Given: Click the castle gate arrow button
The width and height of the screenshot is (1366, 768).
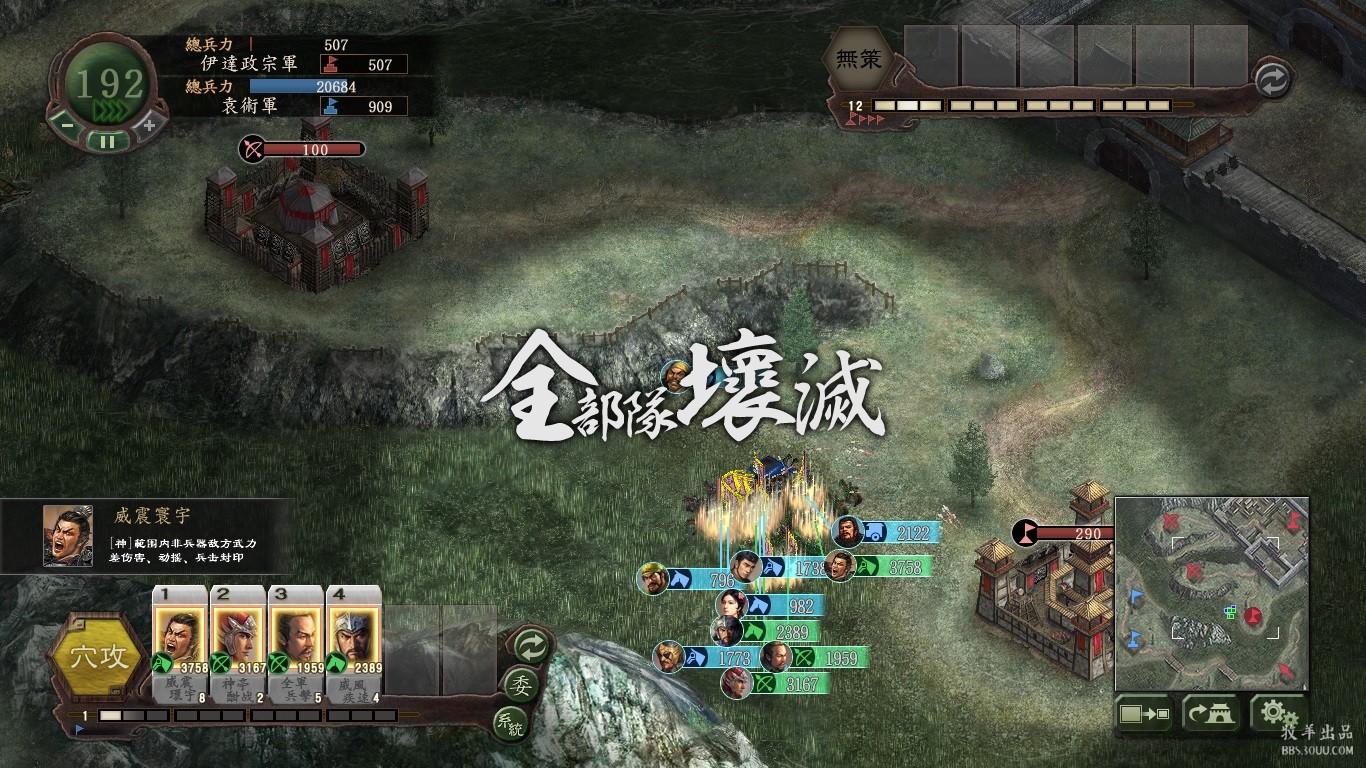Looking at the screenshot, I should (x=1211, y=714).
